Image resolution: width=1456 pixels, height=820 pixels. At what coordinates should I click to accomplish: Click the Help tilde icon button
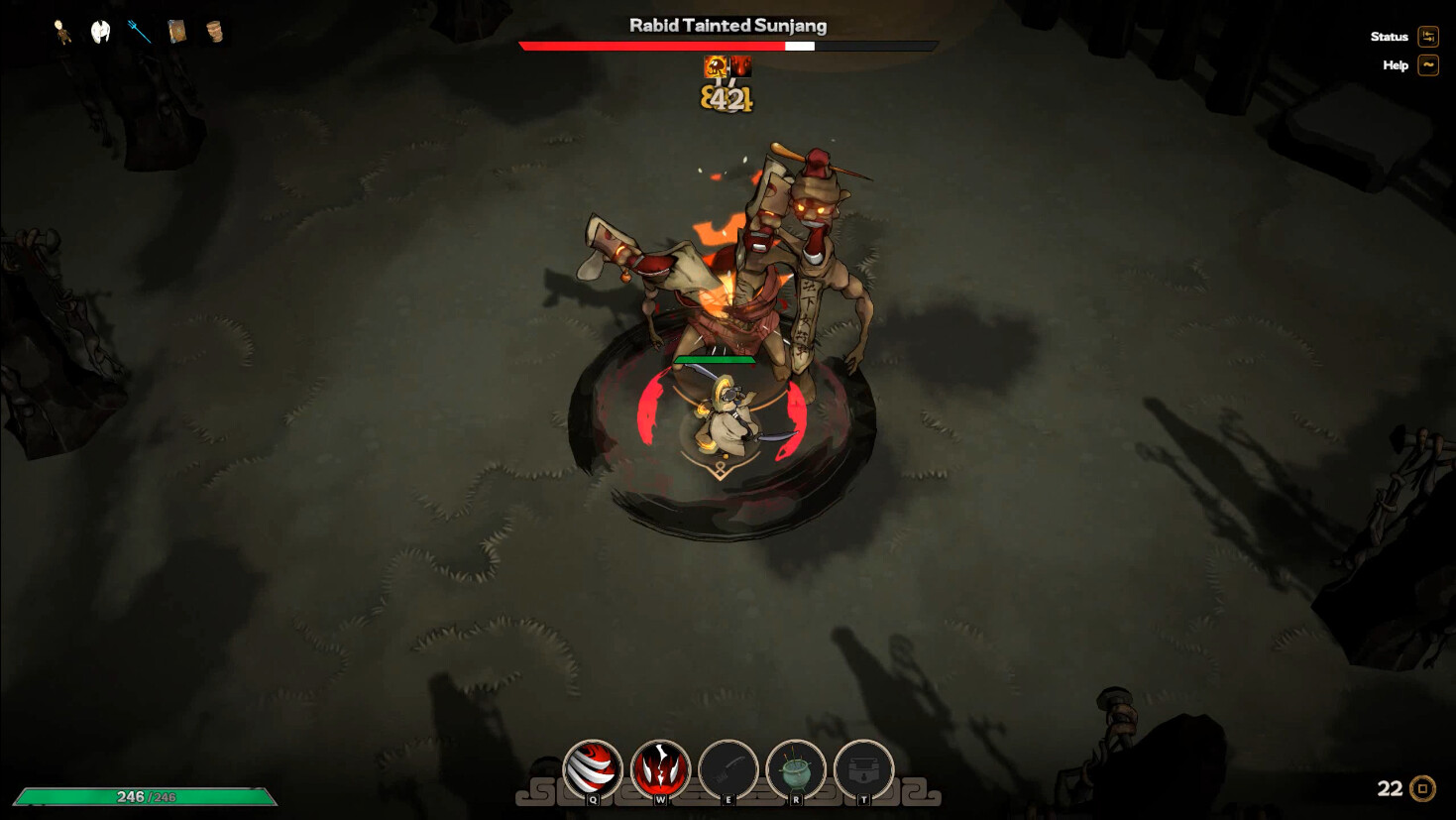point(1427,65)
